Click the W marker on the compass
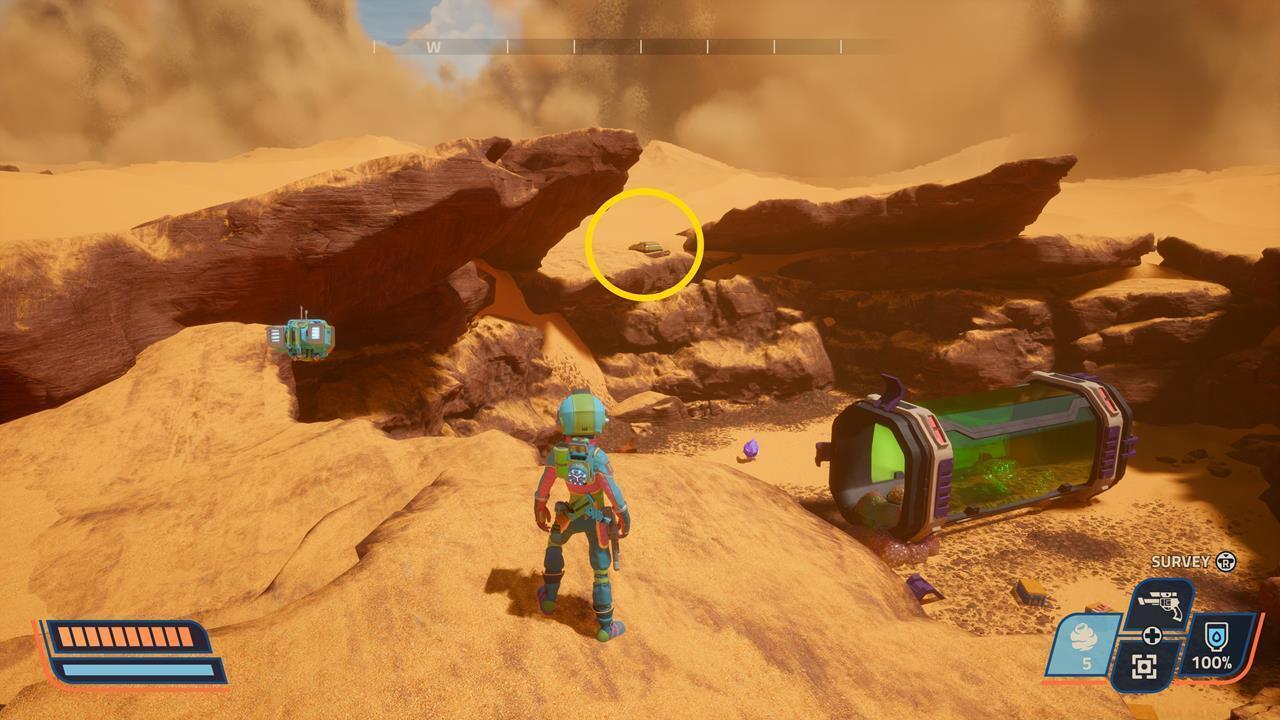1280x720 pixels. [x=435, y=45]
